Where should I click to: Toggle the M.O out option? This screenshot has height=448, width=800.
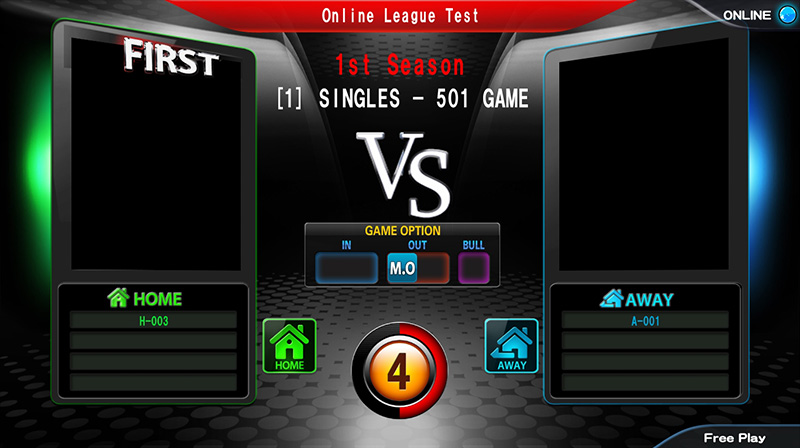tap(402, 268)
